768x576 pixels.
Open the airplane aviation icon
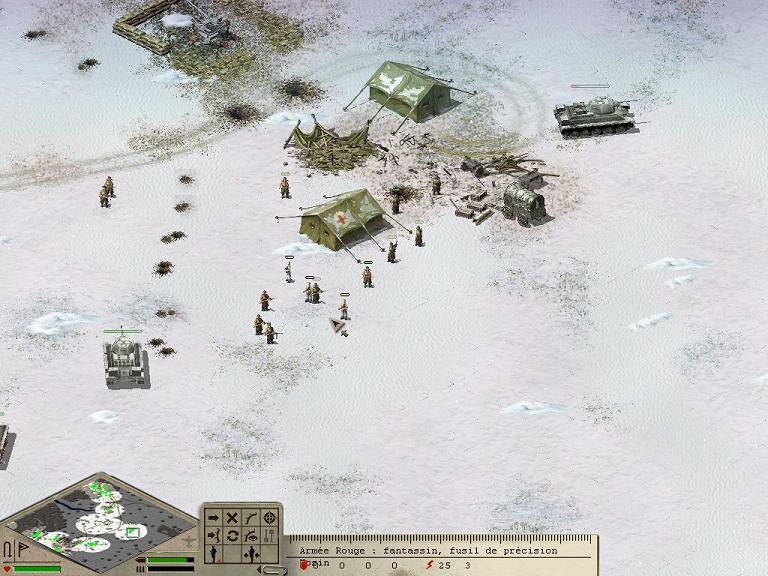point(191,541)
